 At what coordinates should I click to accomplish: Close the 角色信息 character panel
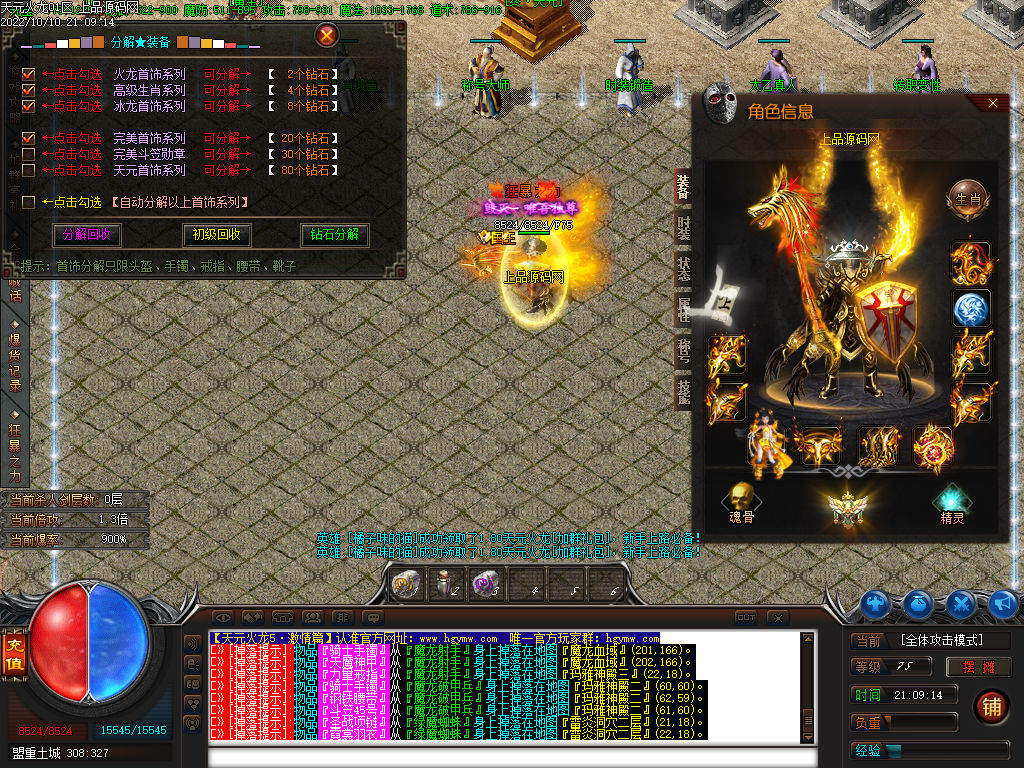point(992,103)
